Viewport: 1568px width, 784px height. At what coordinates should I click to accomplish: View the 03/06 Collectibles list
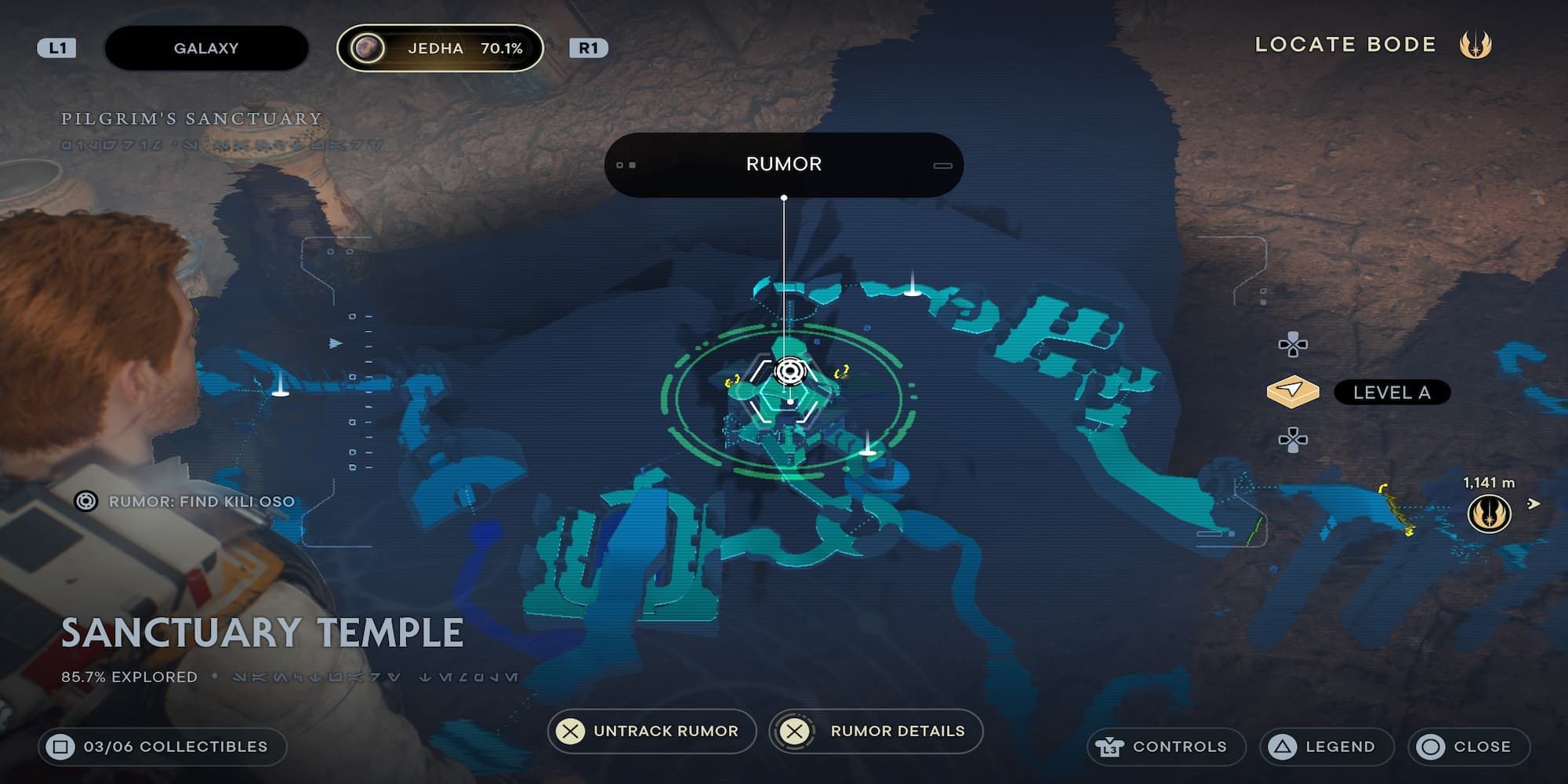click(162, 746)
